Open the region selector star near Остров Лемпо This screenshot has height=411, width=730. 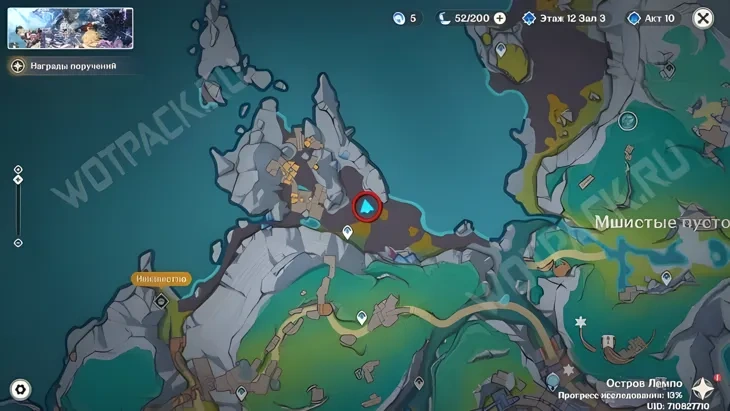coord(704,390)
